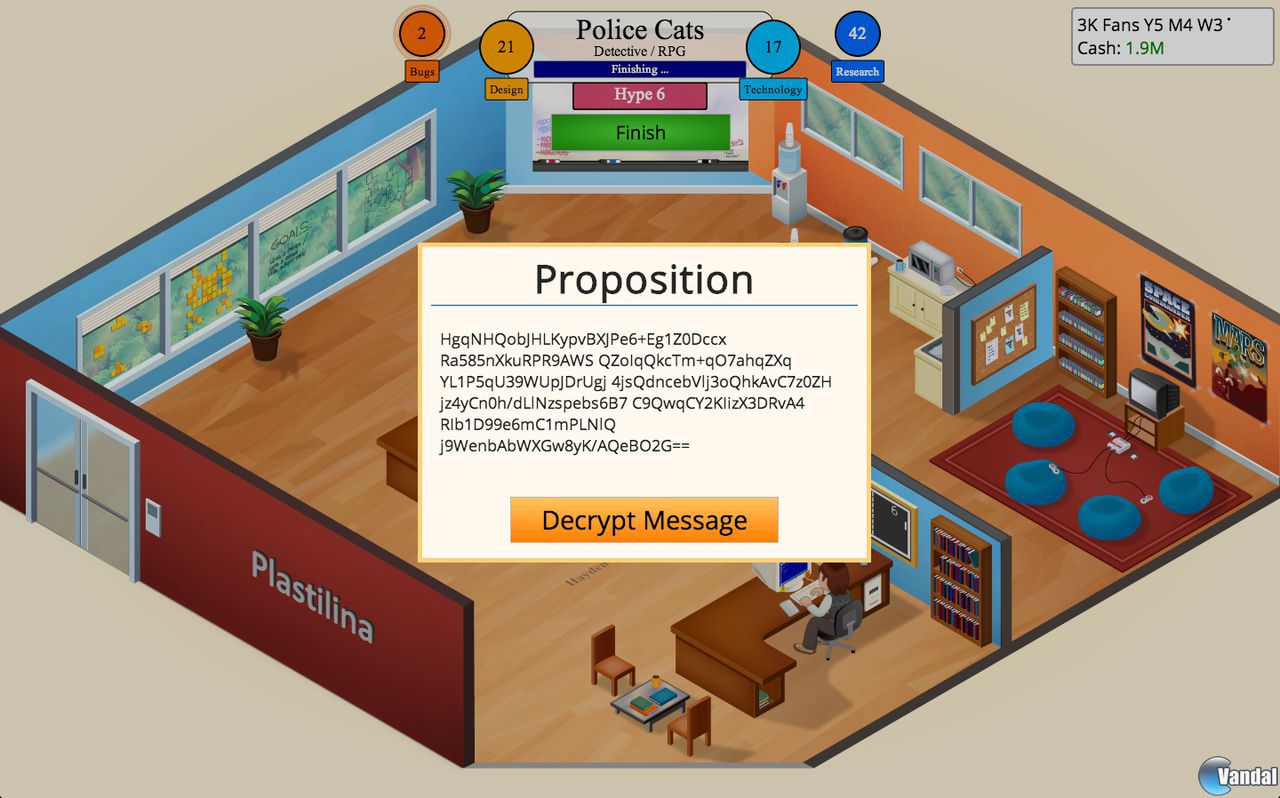Click the Bugs counter showing 2

click(x=421, y=33)
